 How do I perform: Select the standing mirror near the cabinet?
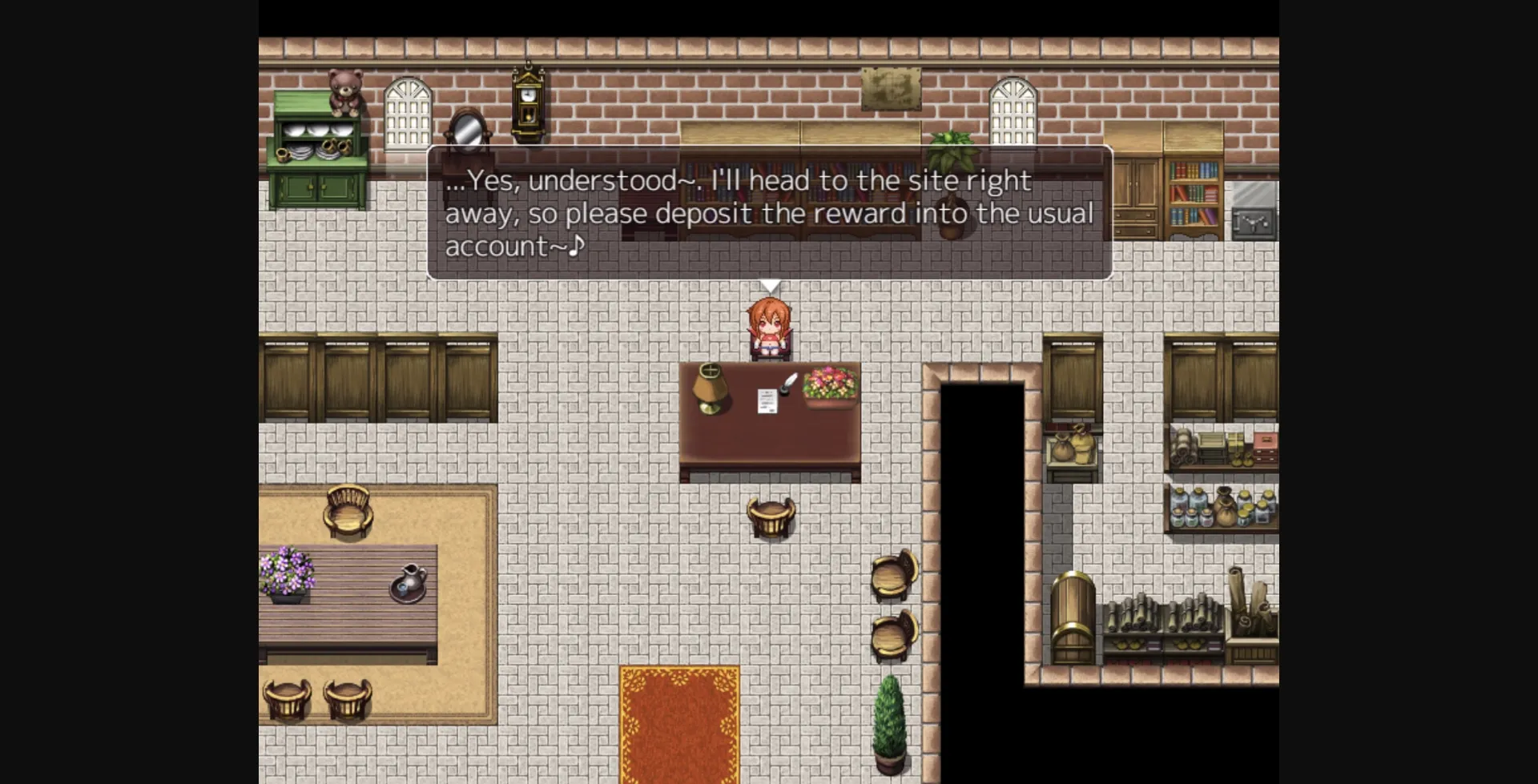coord(467,132)
